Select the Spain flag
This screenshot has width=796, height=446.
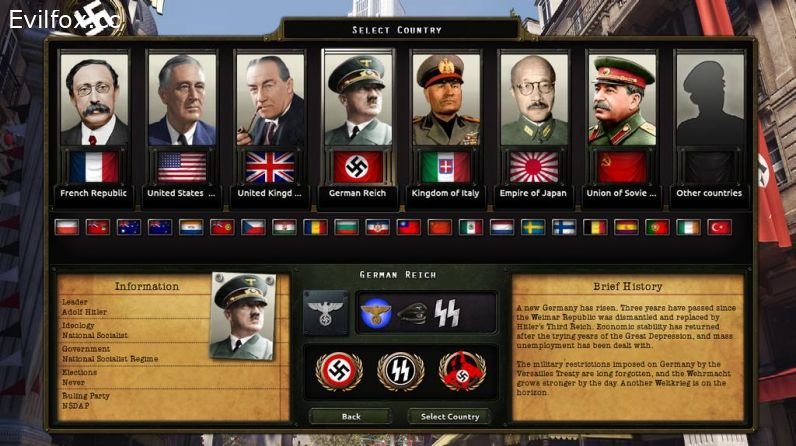tap(626, 227)
